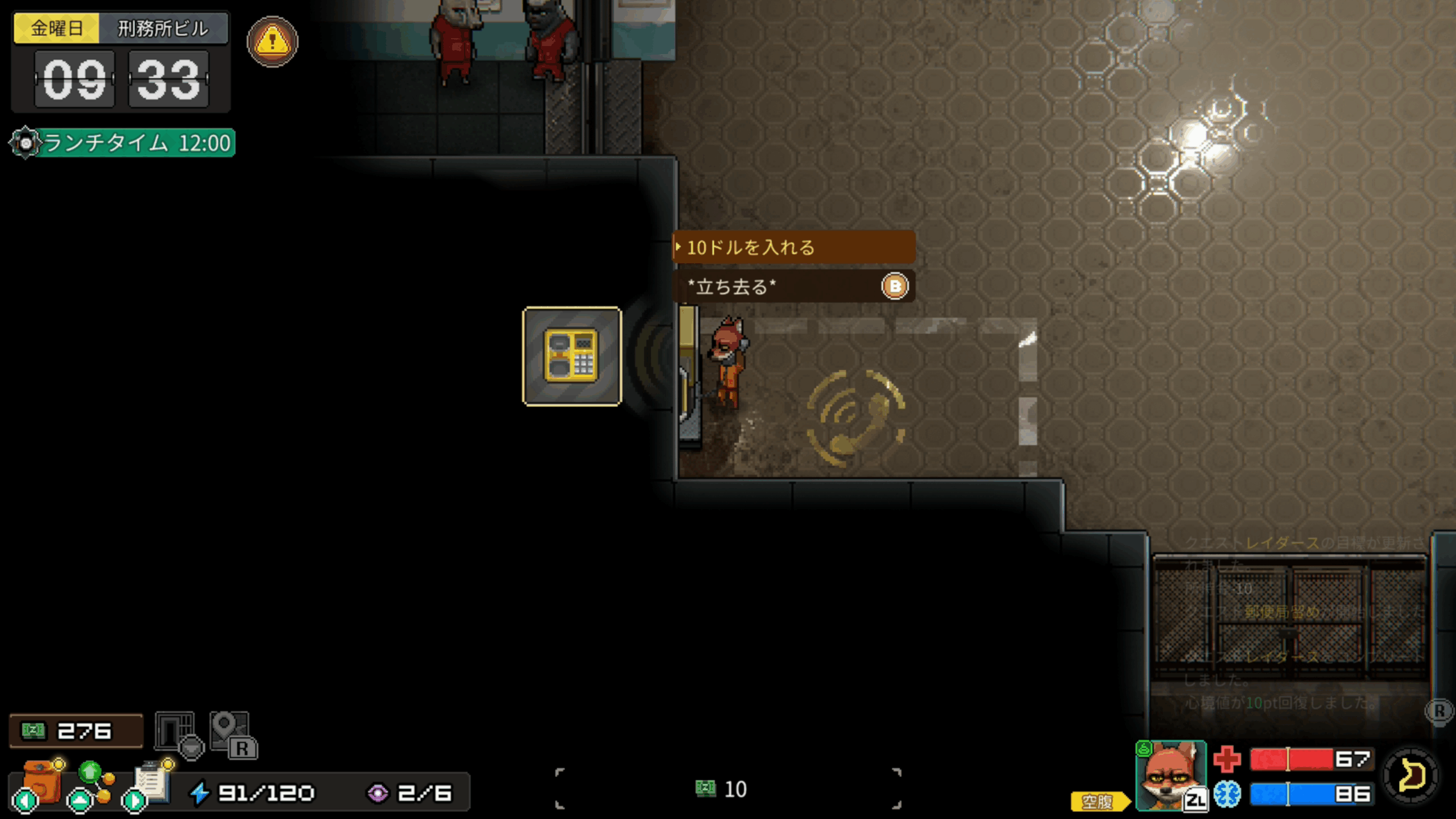1456x819 pixels.
Task: Click the yellow warning alert icon
Action: 272,42
